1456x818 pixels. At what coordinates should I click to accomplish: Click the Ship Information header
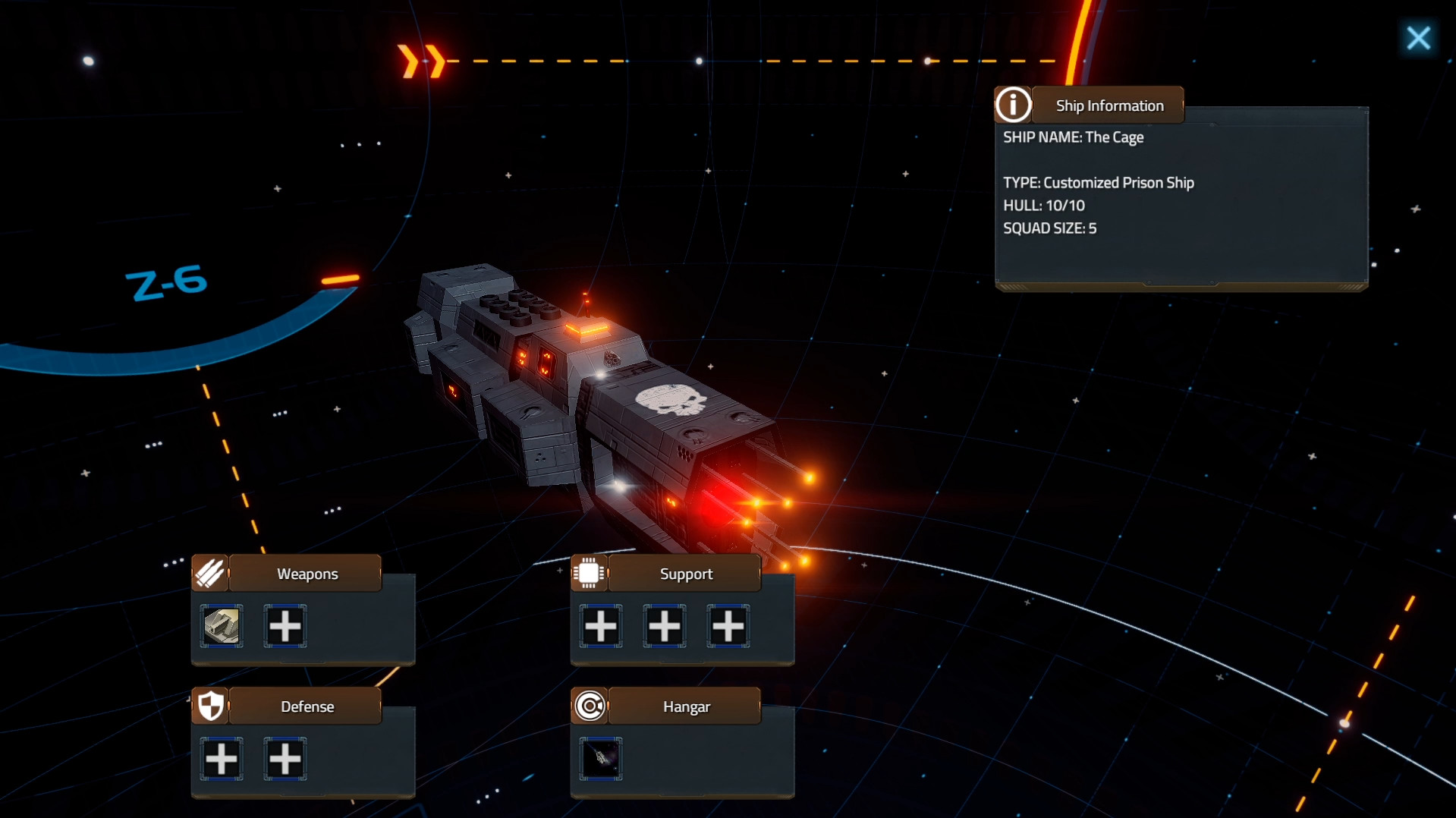1109,105
